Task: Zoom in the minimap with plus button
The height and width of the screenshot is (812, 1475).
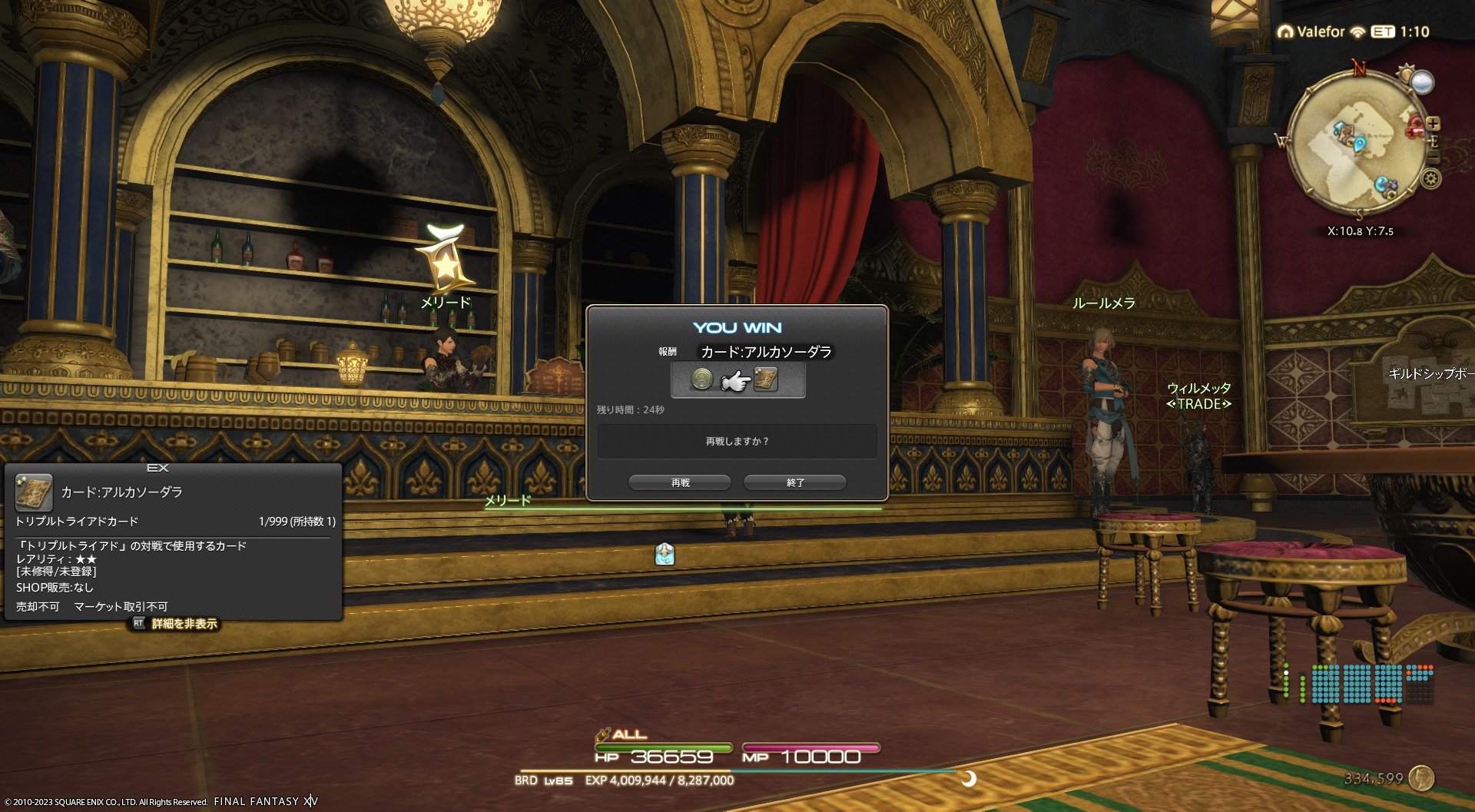Action: [x=1434, y=124]
